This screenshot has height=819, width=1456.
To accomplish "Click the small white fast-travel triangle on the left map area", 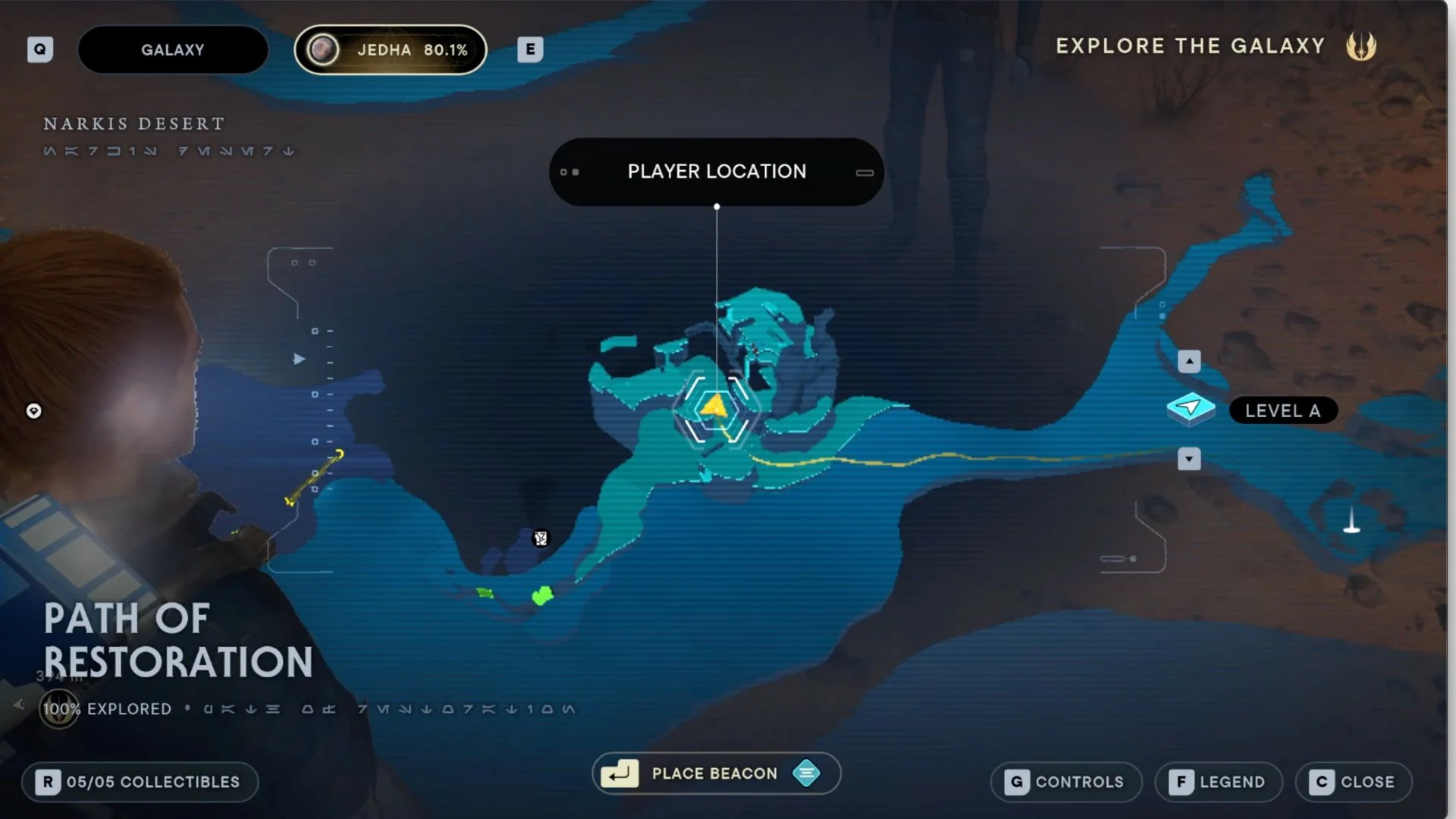I will 299,359.
